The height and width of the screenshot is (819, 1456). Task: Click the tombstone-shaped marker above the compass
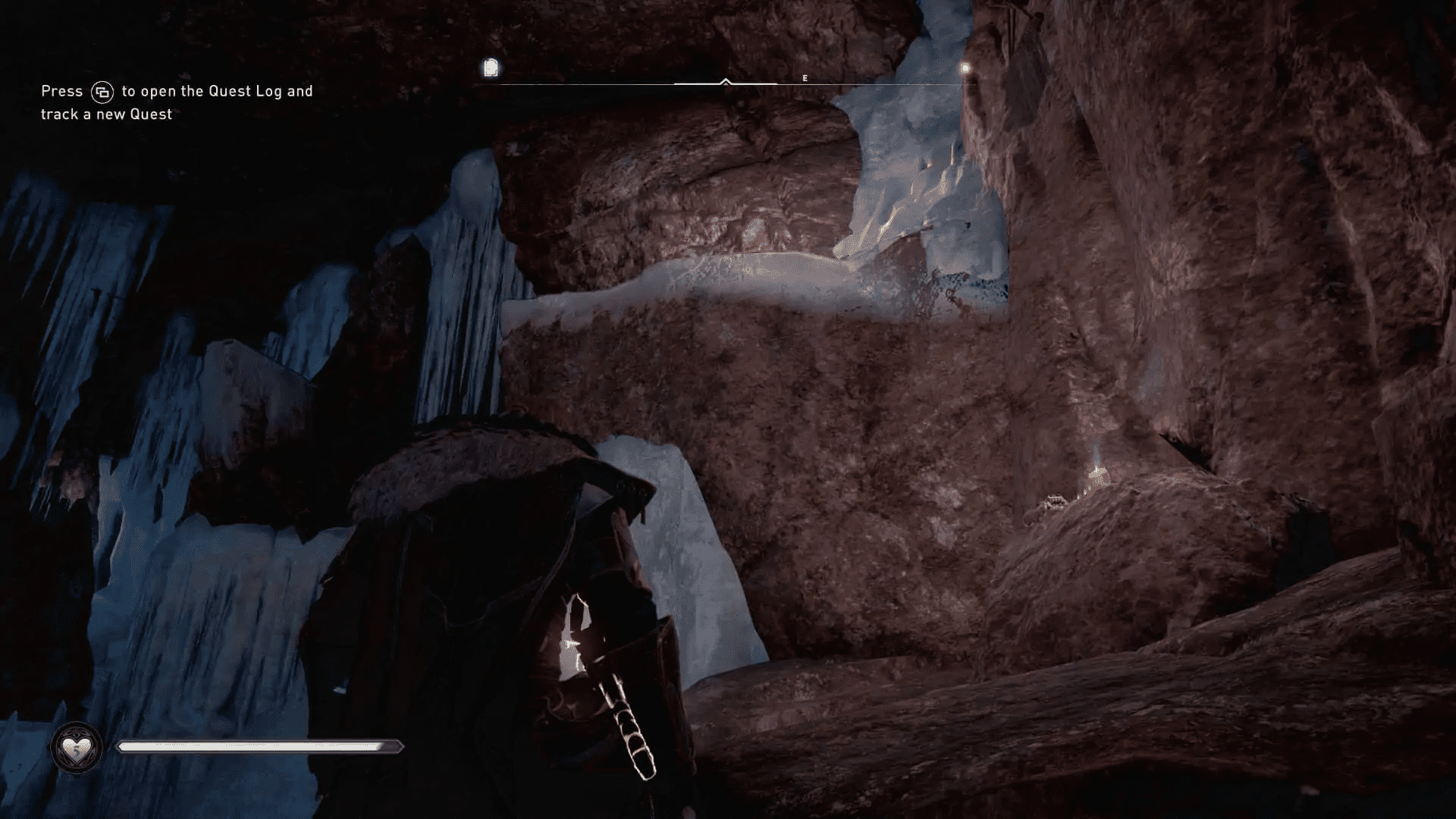pos(492,67)
